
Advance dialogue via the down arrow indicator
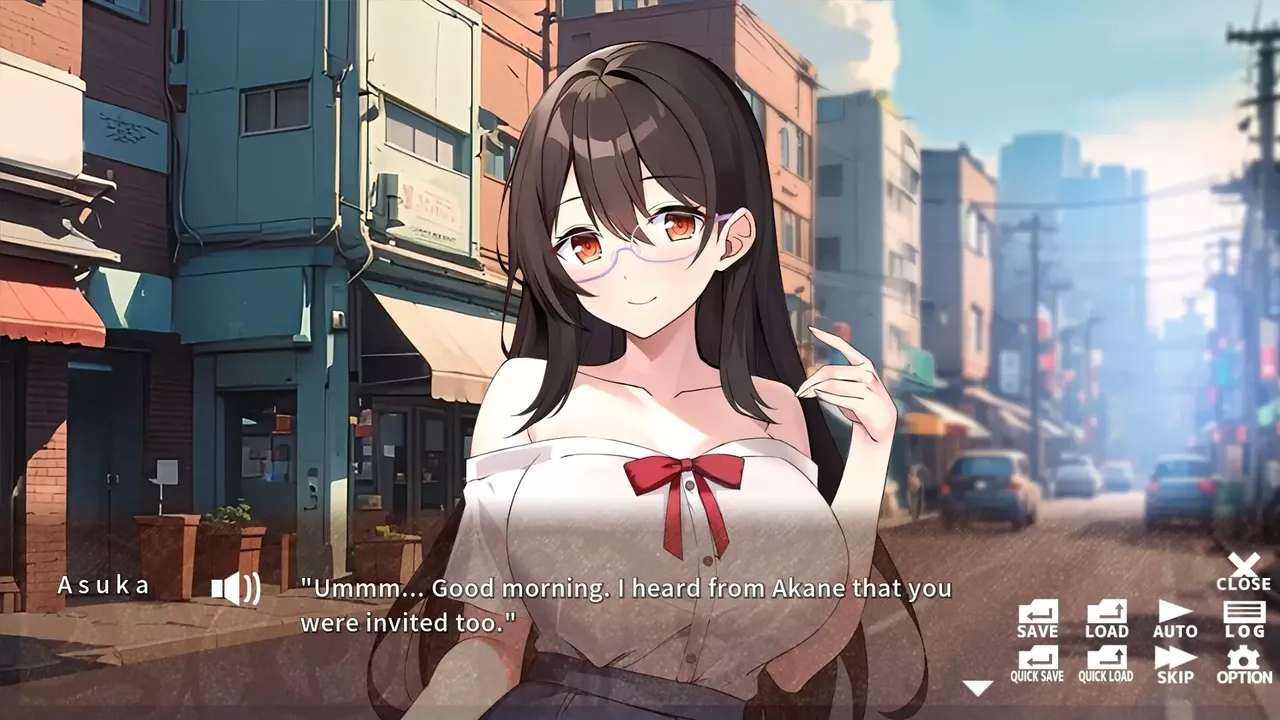click(977, 687)
